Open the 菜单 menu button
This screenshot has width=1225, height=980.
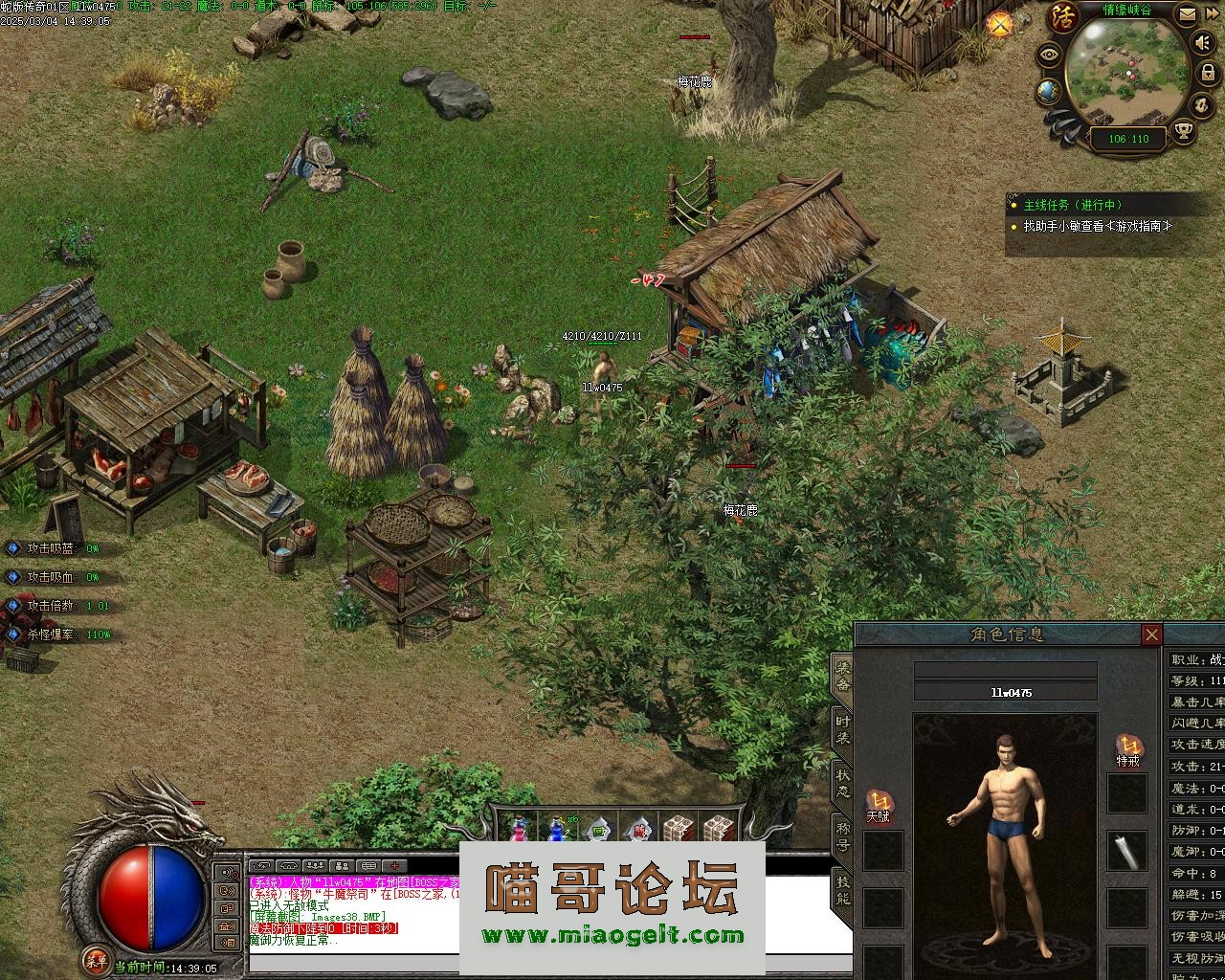pyautogui.click(x=95, y=958)
